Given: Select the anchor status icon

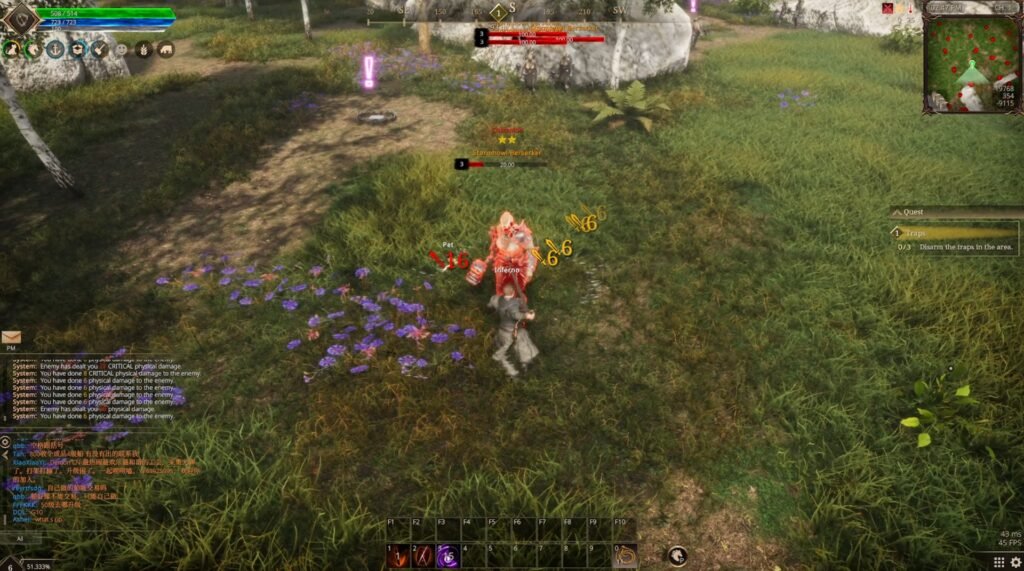Looking at the screenshot, I should point(55,49).
